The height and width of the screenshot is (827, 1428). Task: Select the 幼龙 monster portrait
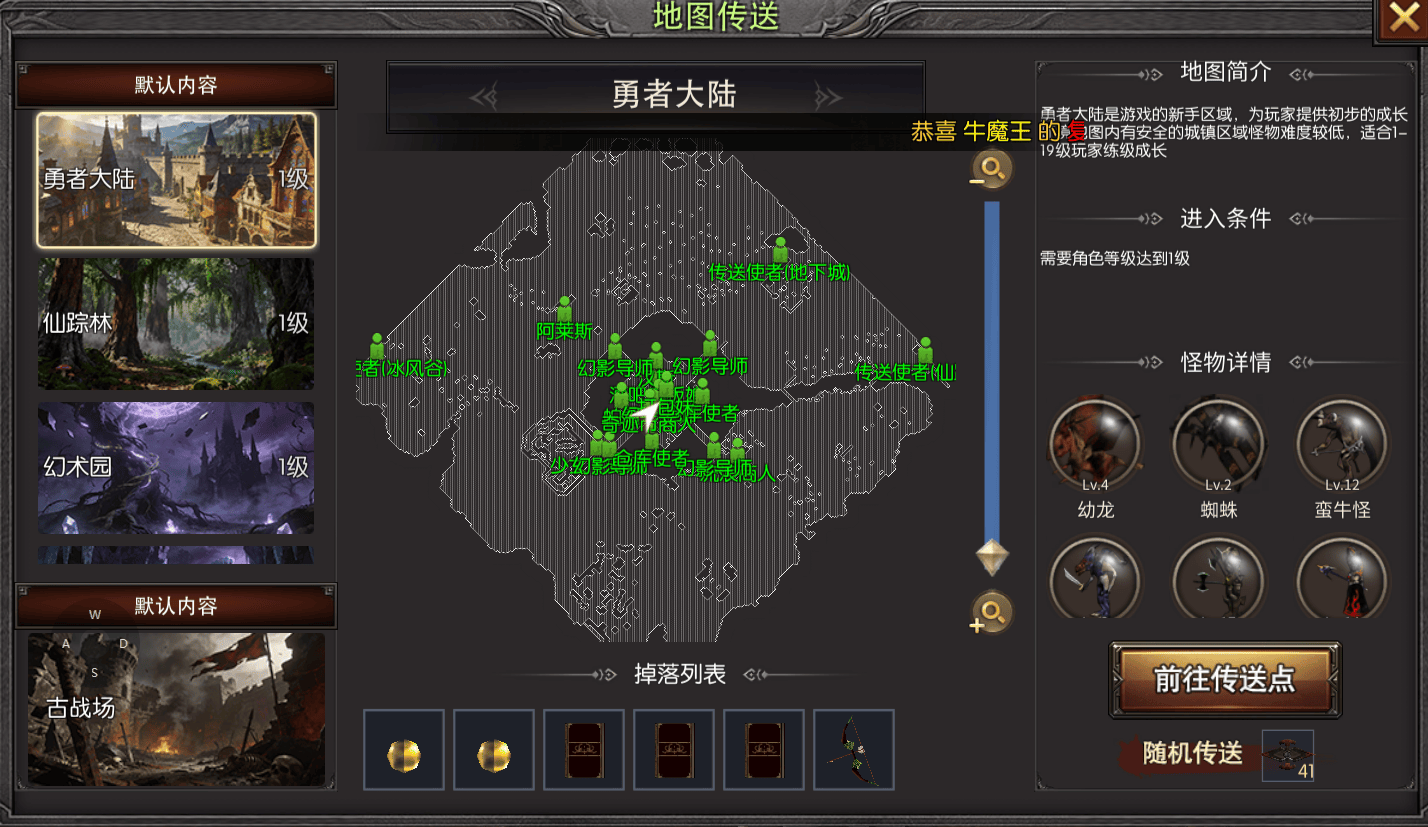[x=1095, y=442]
